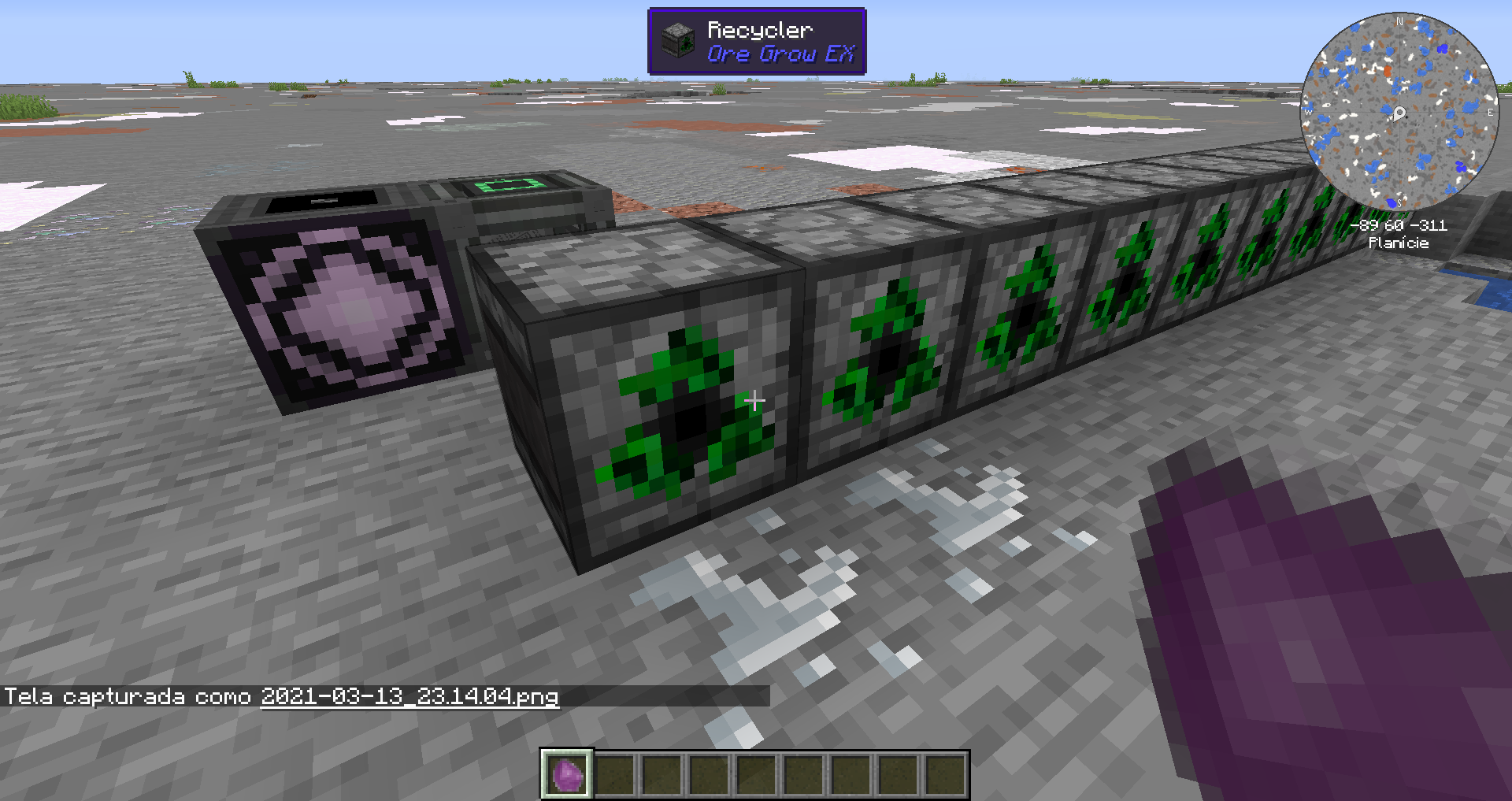This screenshot has height=801, width=1512.
Task: Click the N compass marker on the minimap
Action: 1399,20
